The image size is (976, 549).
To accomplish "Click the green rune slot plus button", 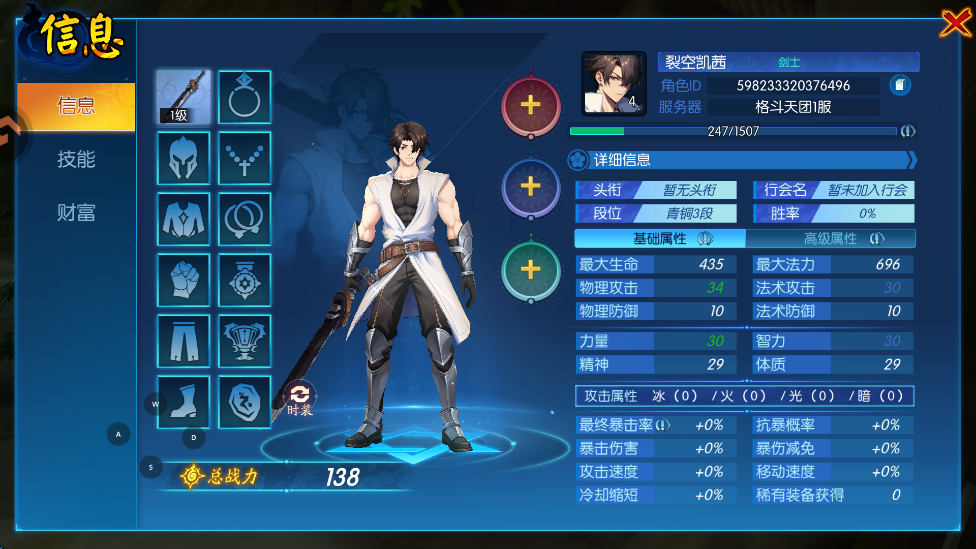I will click(530, 269).
